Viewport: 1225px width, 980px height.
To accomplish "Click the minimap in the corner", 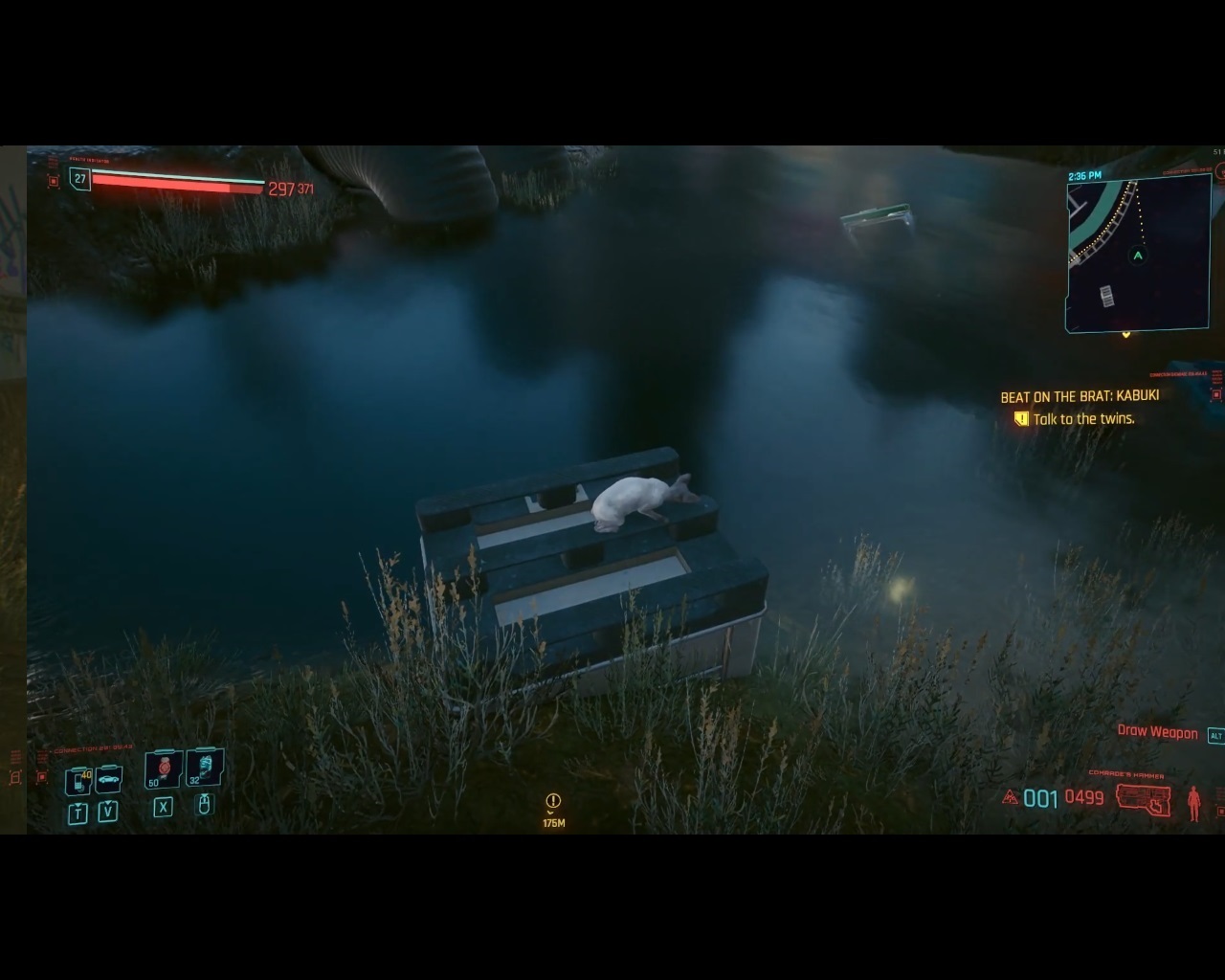I will click(x=1138, y=254).
